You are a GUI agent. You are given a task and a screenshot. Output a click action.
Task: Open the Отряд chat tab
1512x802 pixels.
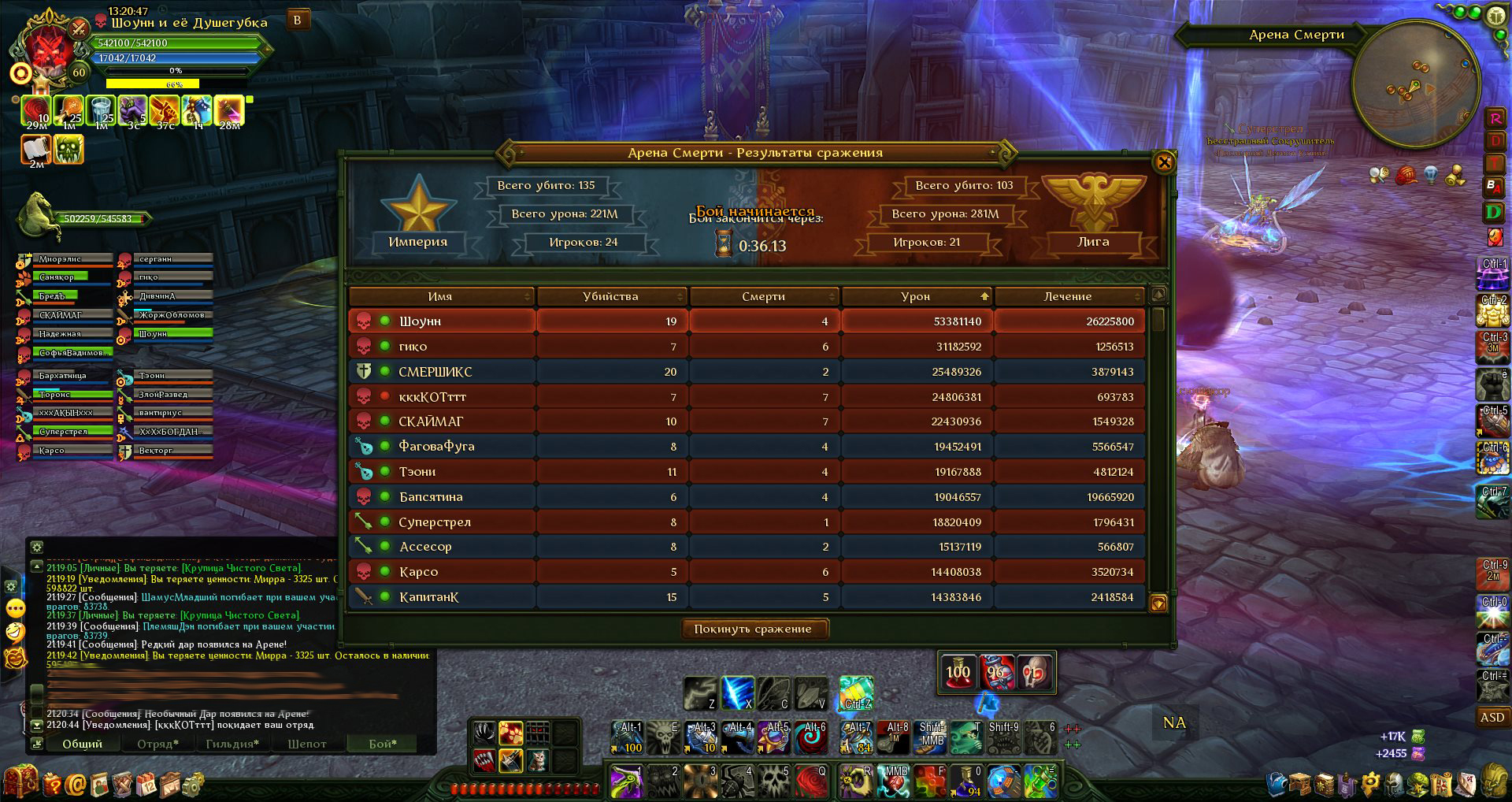click(158, 744)
